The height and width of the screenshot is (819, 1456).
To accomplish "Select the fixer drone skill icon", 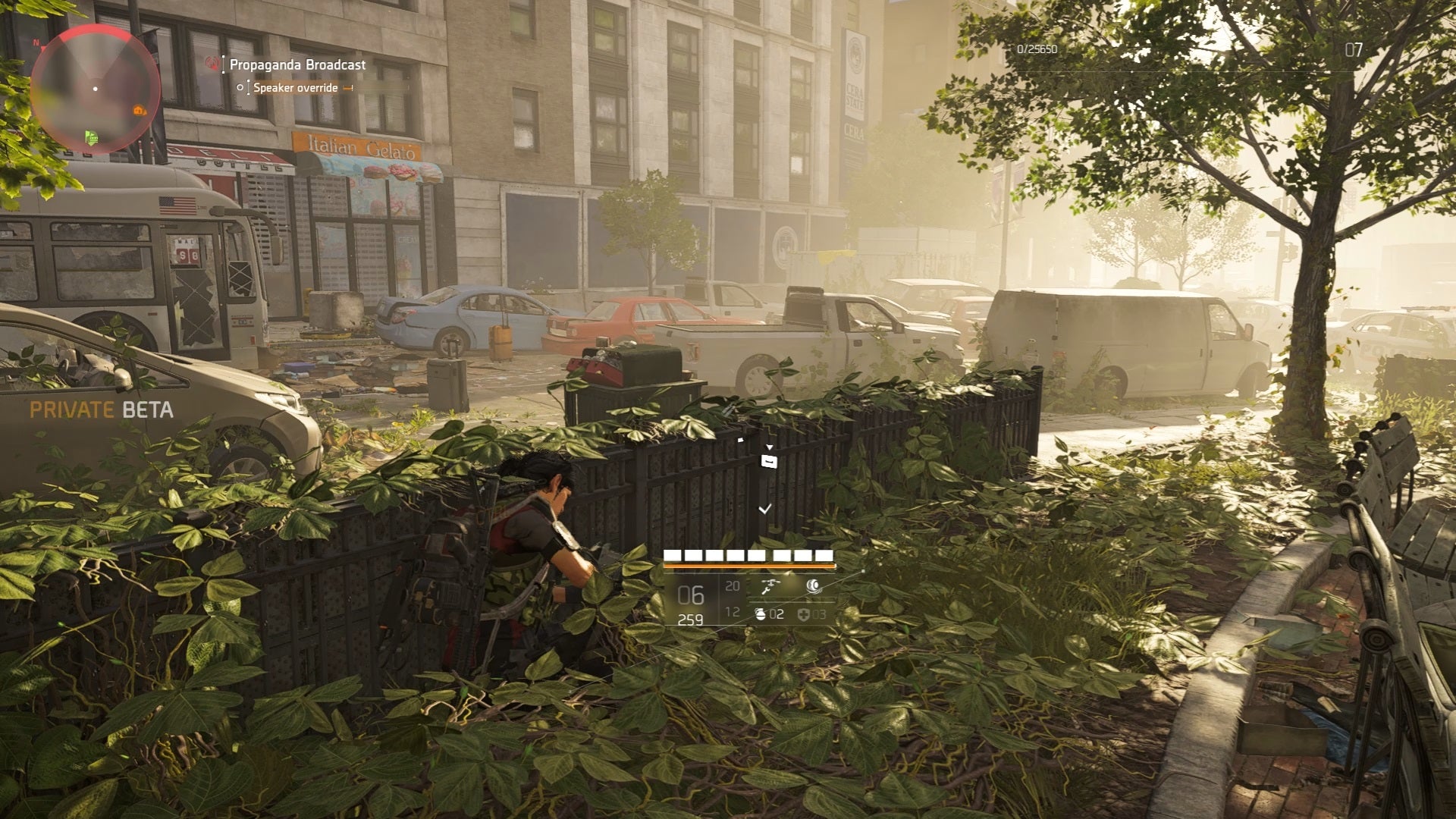I will [770, 587].
